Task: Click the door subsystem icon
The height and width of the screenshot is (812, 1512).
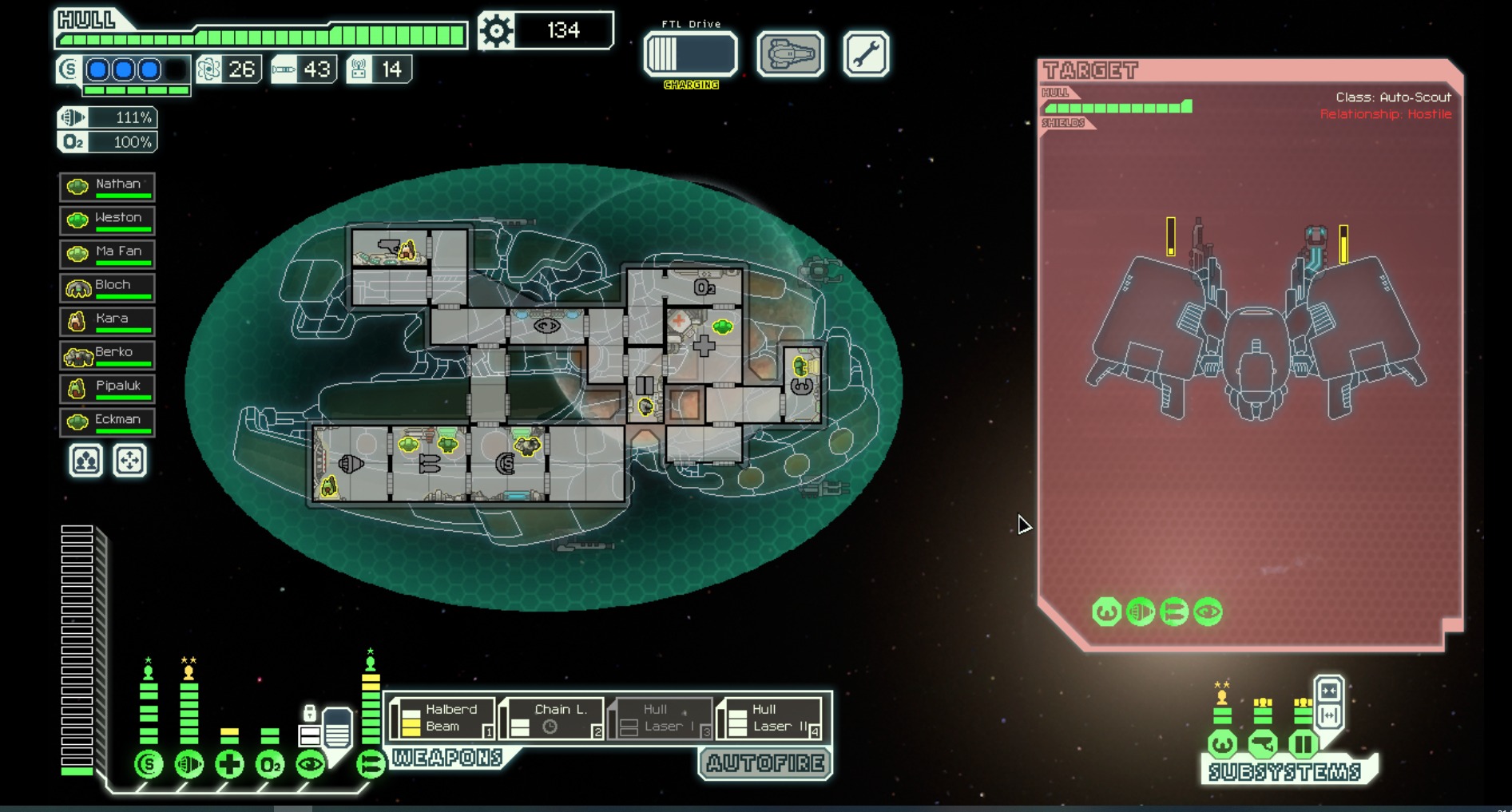Action: [x=1303, y=744]
